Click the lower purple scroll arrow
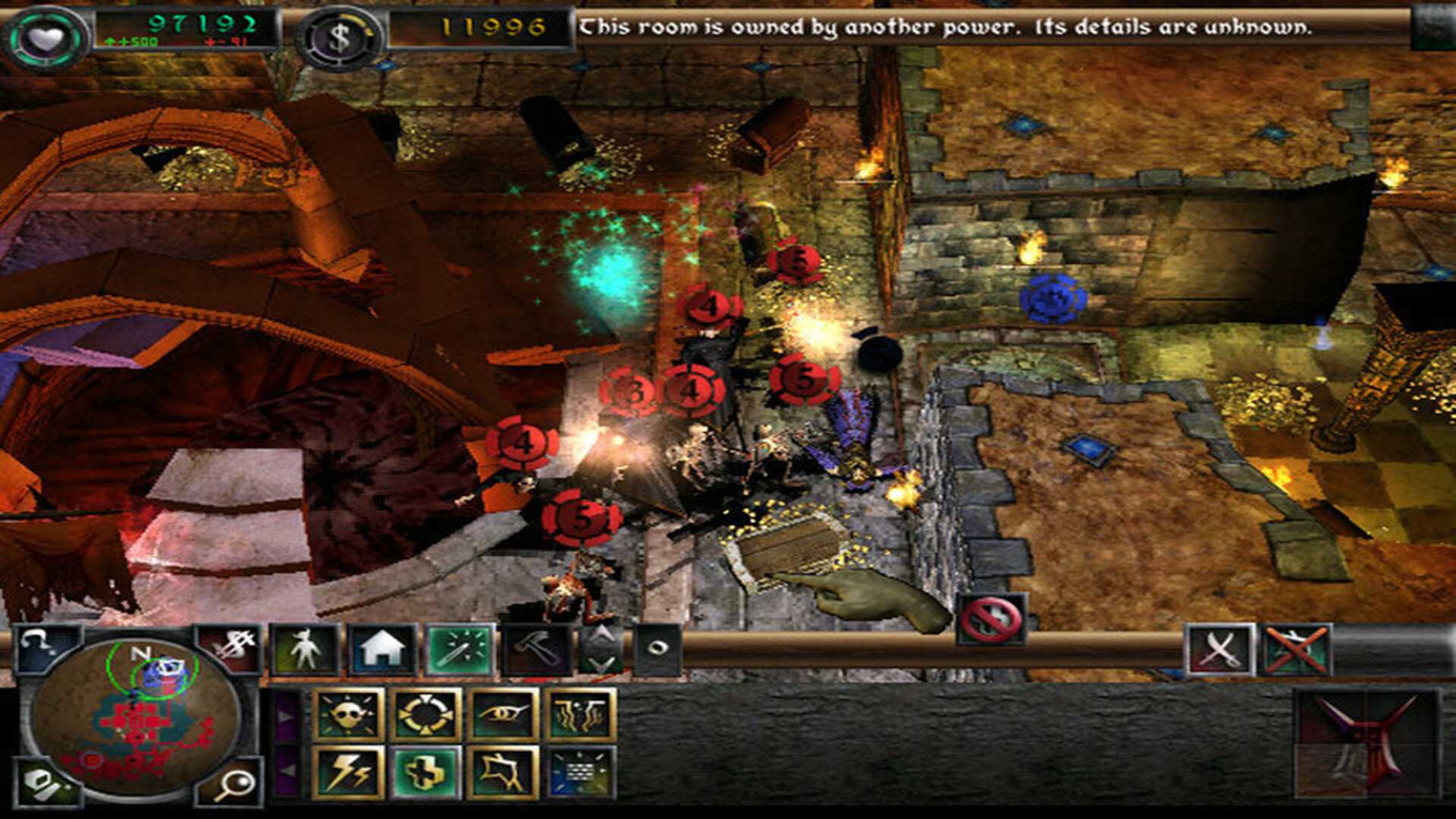This screenshot has height=819, width=1456. pyautogui.click(x=287, y=771)
